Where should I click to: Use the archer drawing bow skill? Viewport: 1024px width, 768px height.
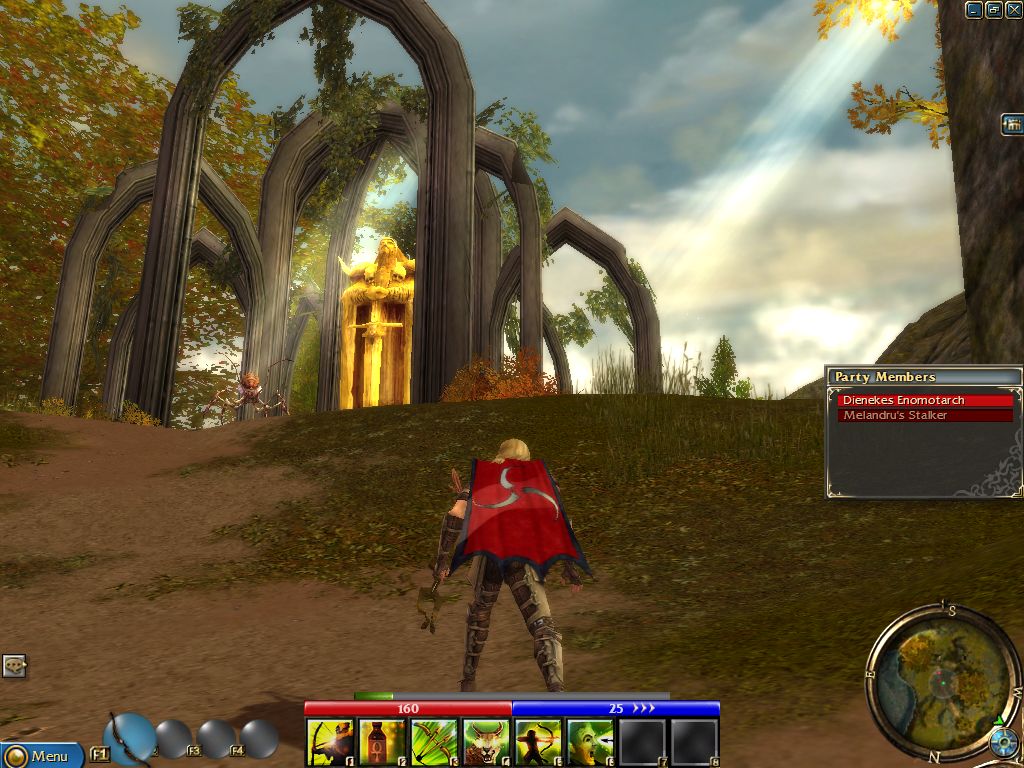coord(538,742)
